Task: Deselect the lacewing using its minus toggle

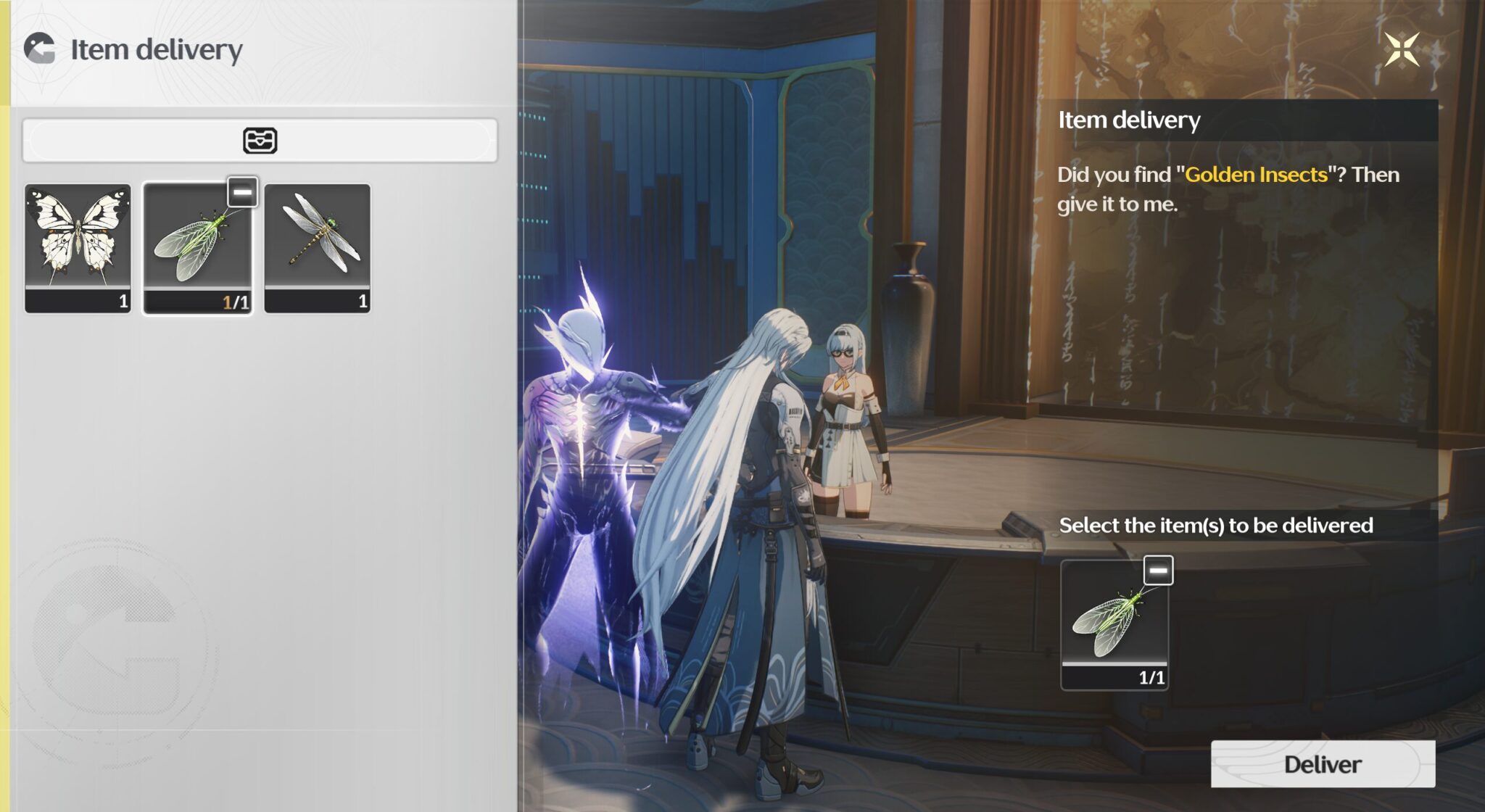Action: click(x=243, y=191)
